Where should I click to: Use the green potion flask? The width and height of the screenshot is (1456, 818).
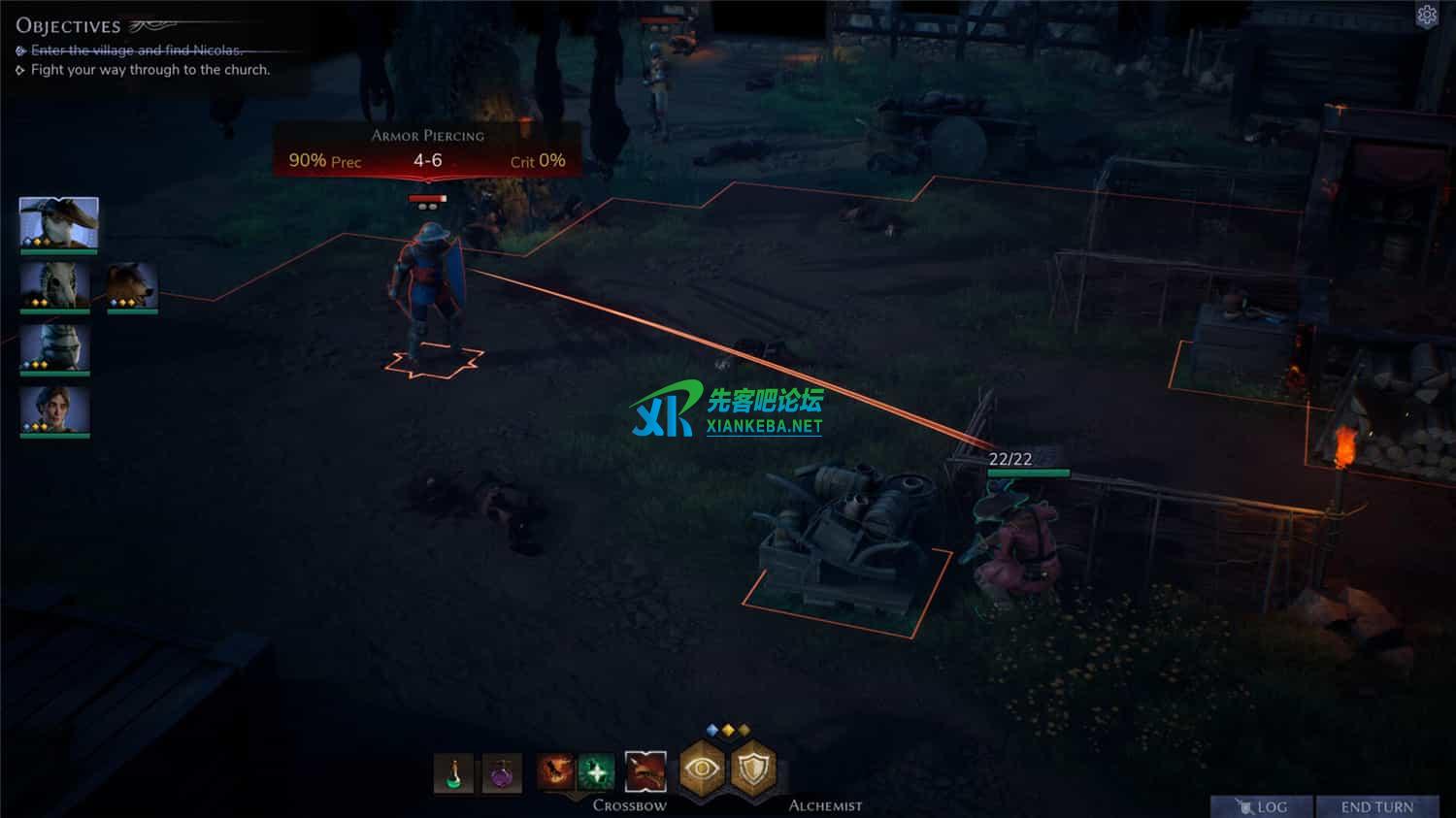point(453,773)
